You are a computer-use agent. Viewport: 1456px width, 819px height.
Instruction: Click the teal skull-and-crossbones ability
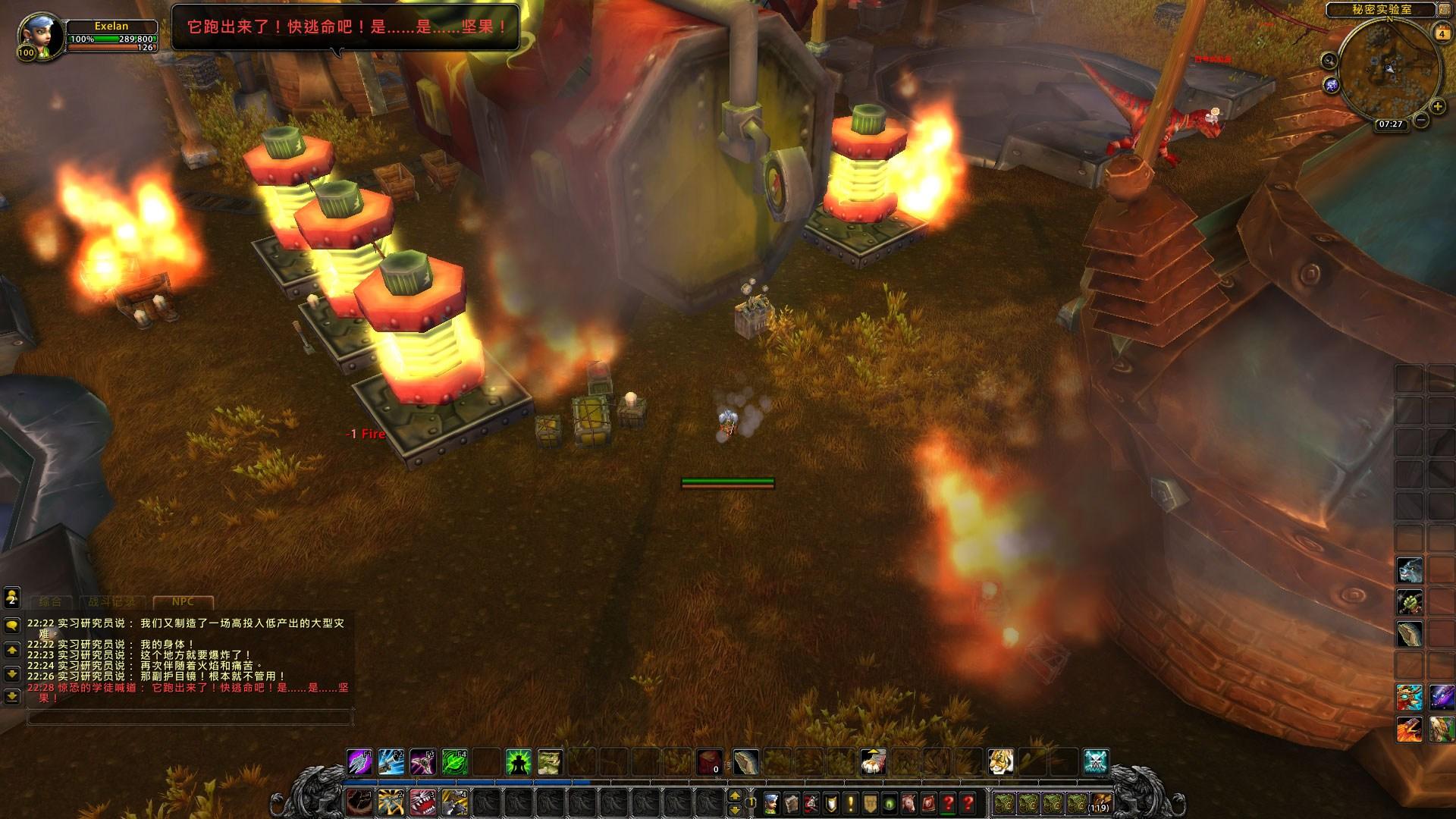1096,761
